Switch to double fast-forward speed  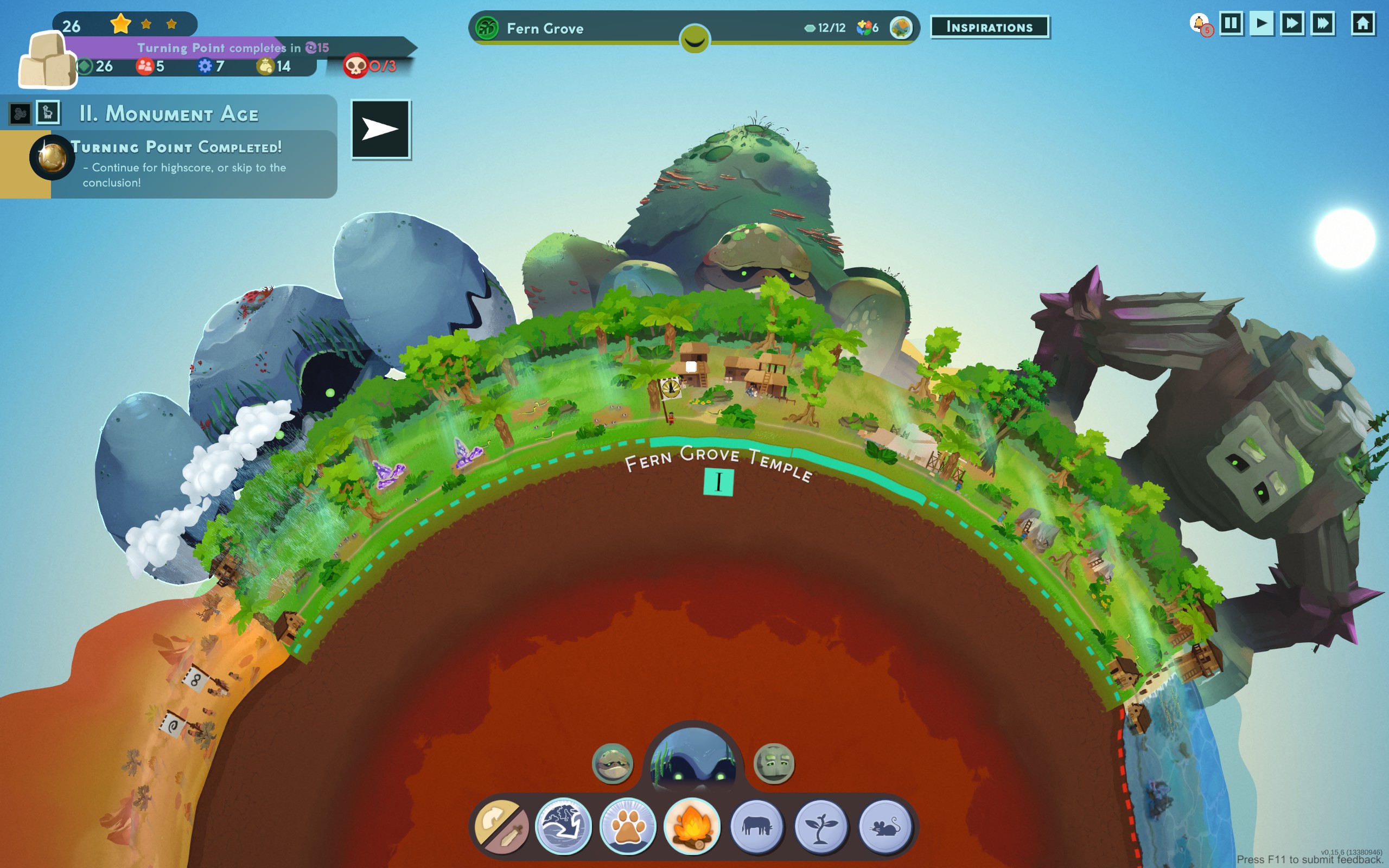[1291, 24]
